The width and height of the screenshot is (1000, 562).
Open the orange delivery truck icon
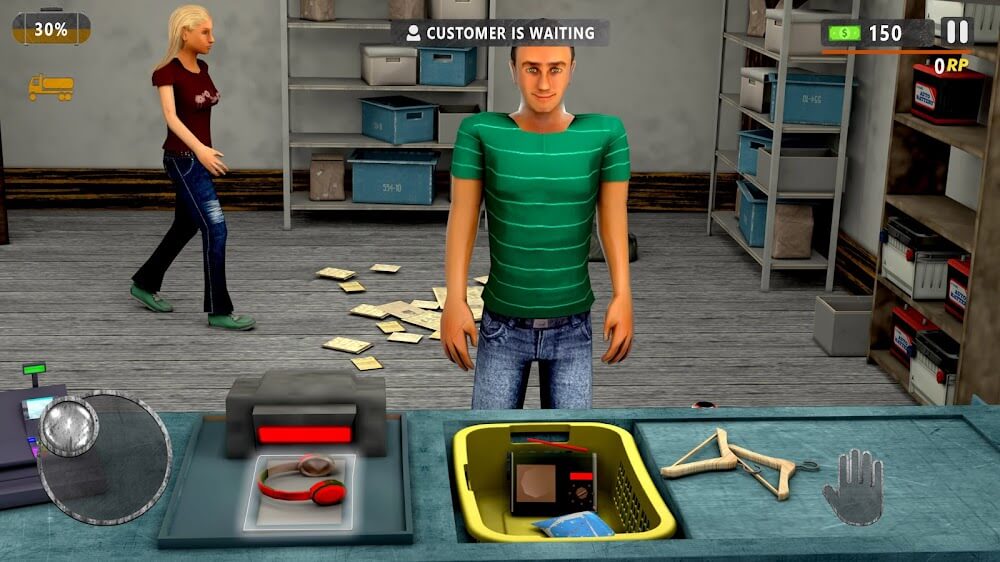[51, 88]
